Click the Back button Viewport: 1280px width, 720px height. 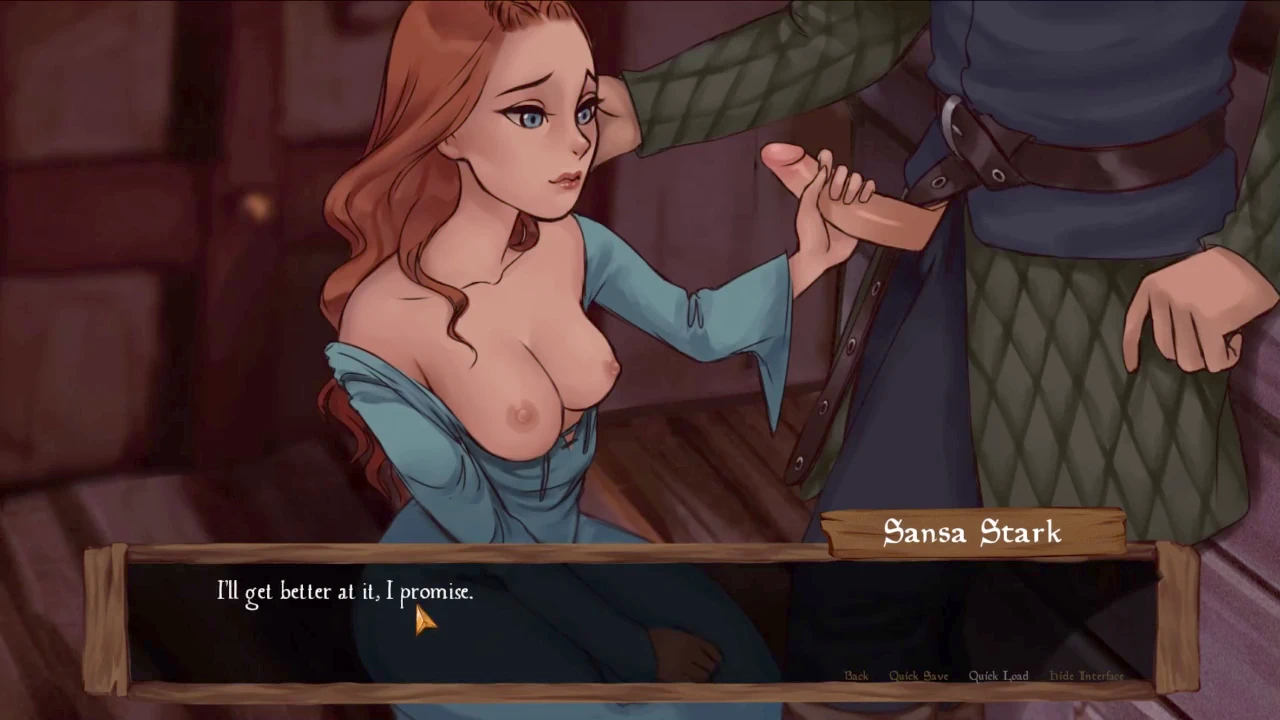(856, 676)
